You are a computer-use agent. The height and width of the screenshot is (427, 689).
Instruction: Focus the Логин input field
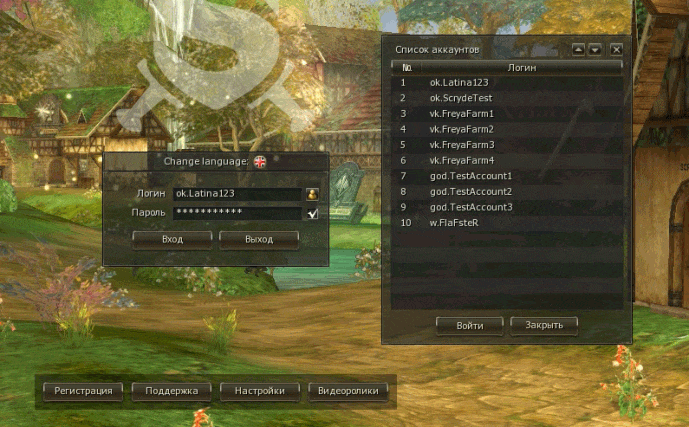238,194
